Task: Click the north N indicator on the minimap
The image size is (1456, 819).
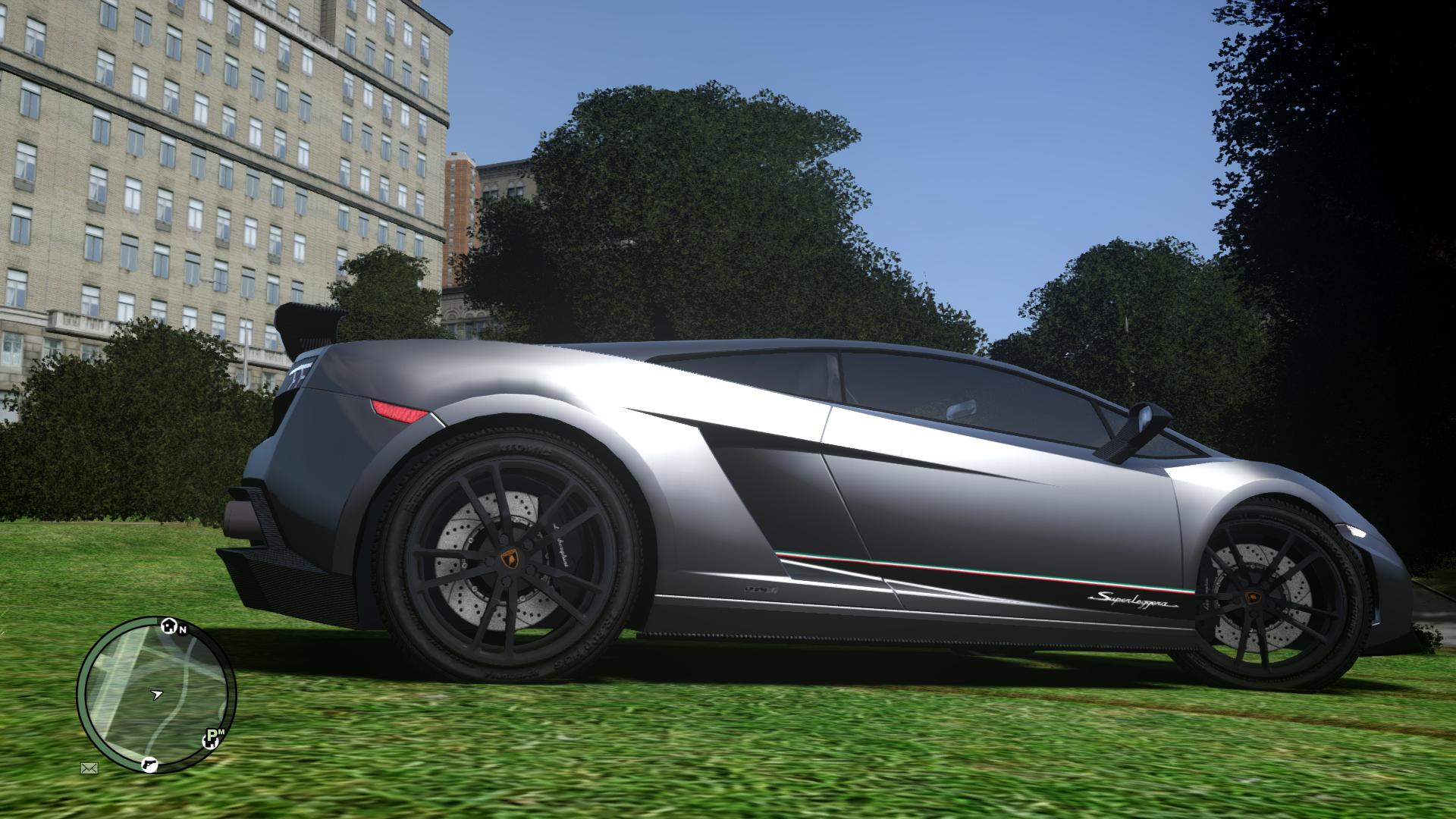Action: [x=183, y=629]
